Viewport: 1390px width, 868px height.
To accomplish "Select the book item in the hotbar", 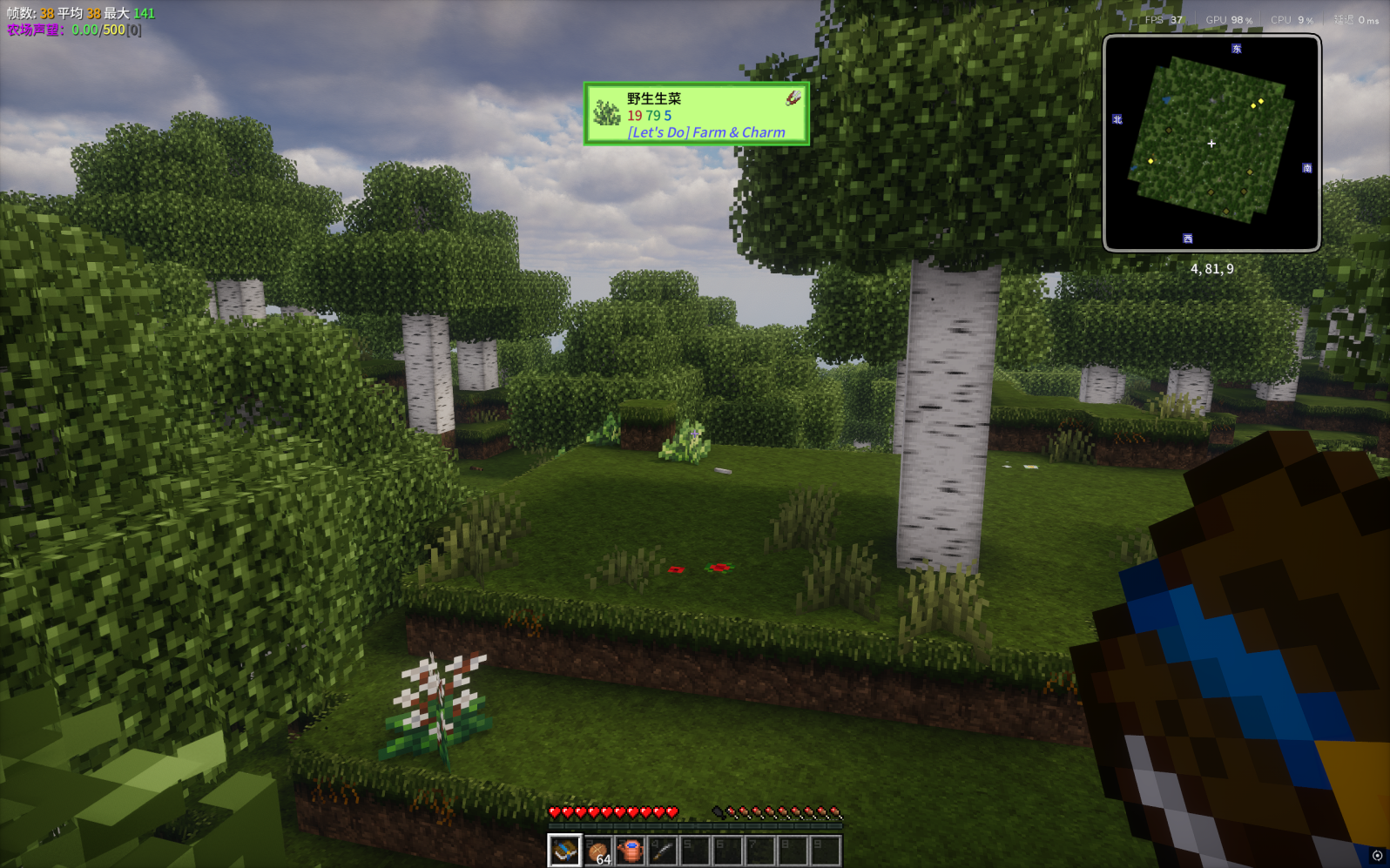I will click(564, 850).
